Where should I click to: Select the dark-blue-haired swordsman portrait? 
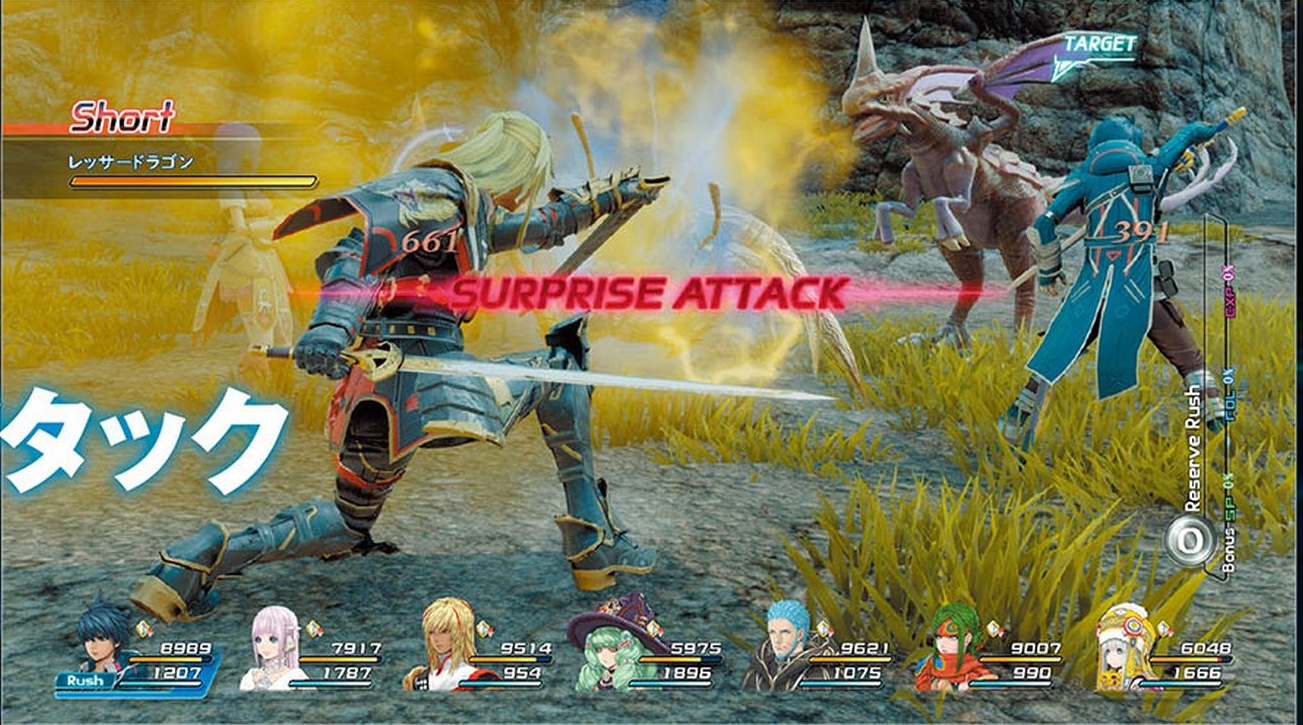tap(106, 643)
